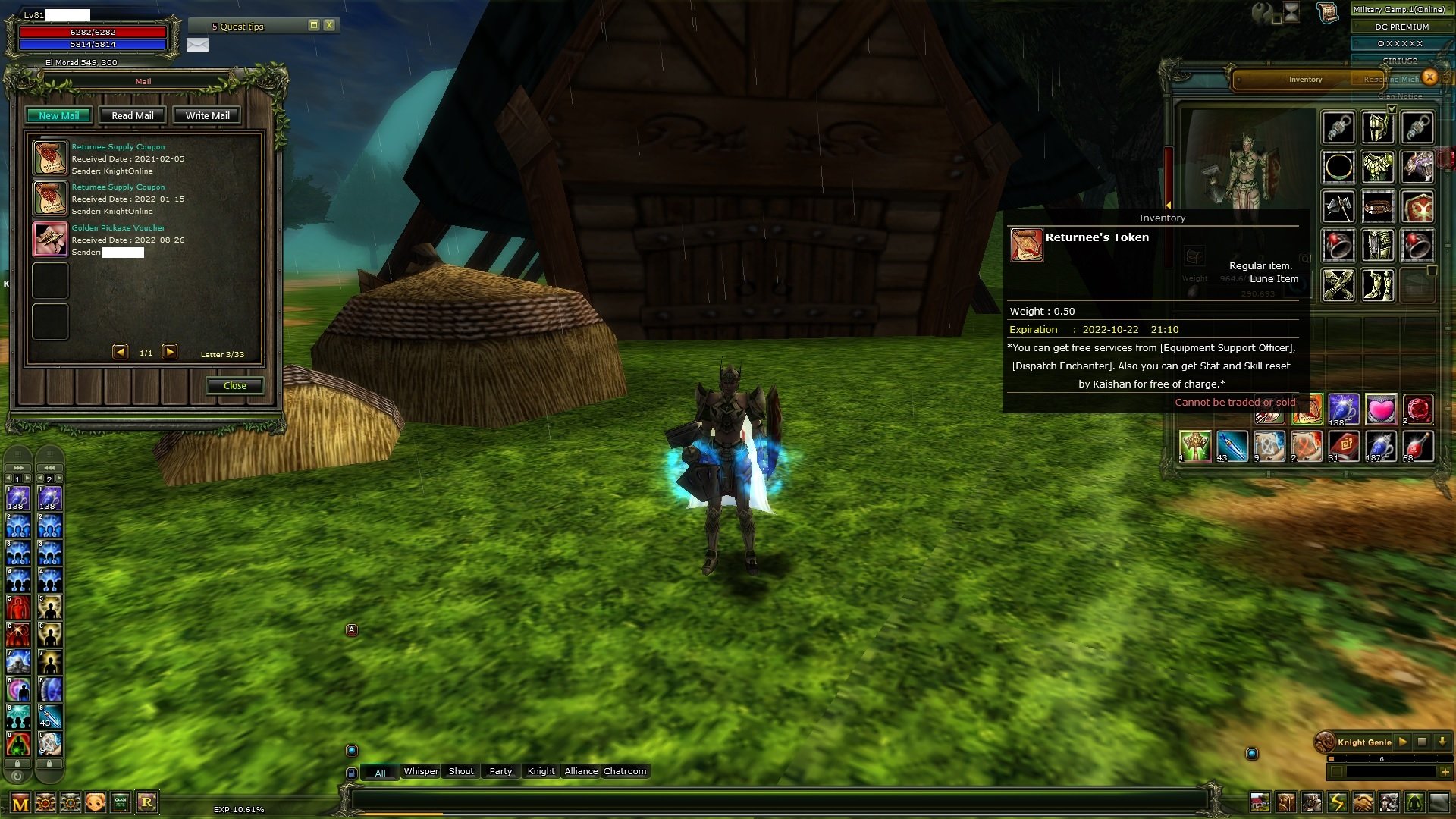The height and width of the screenshot is (819, 1456).
Task: Switch to the Whisper chat tab
Action: pyautogui.click(x=421, y=770)
